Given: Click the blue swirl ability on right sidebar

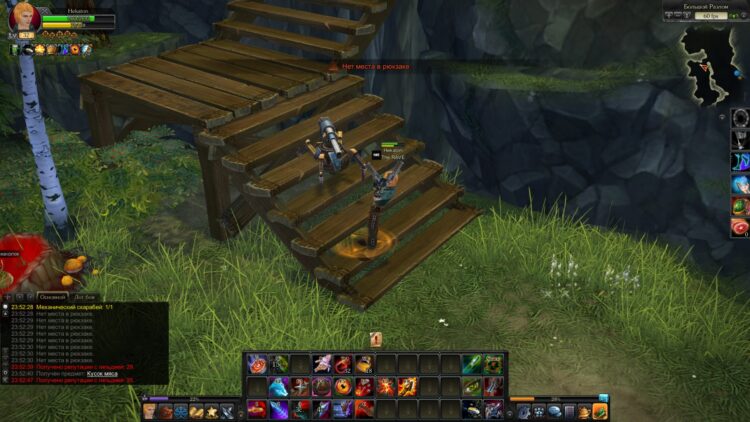Looking at the screenshot, I should click(x=740, y=162).
